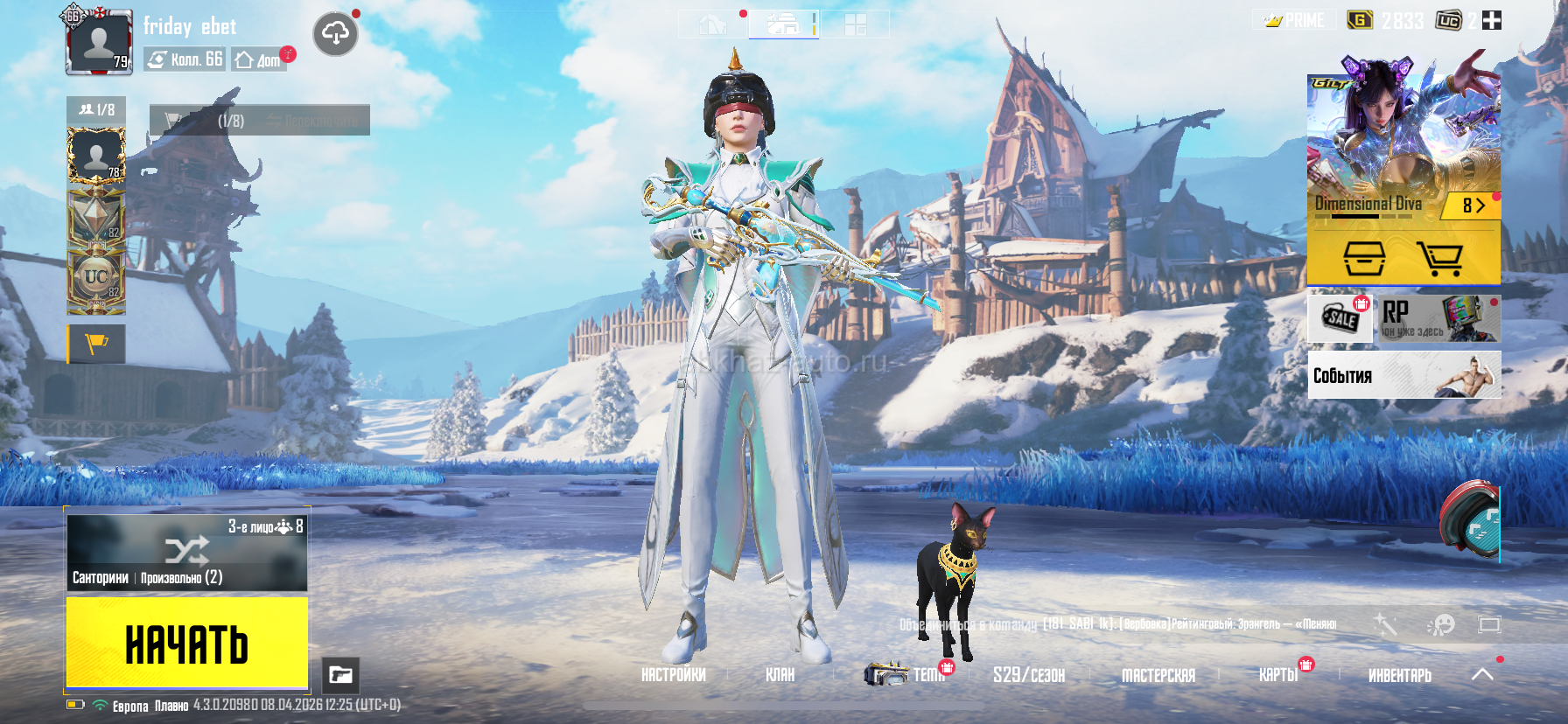Open НАСТРОЙКИ settings menu
Image resolution: width=1568 pixels, height=724 pixels.
point(673,675)
